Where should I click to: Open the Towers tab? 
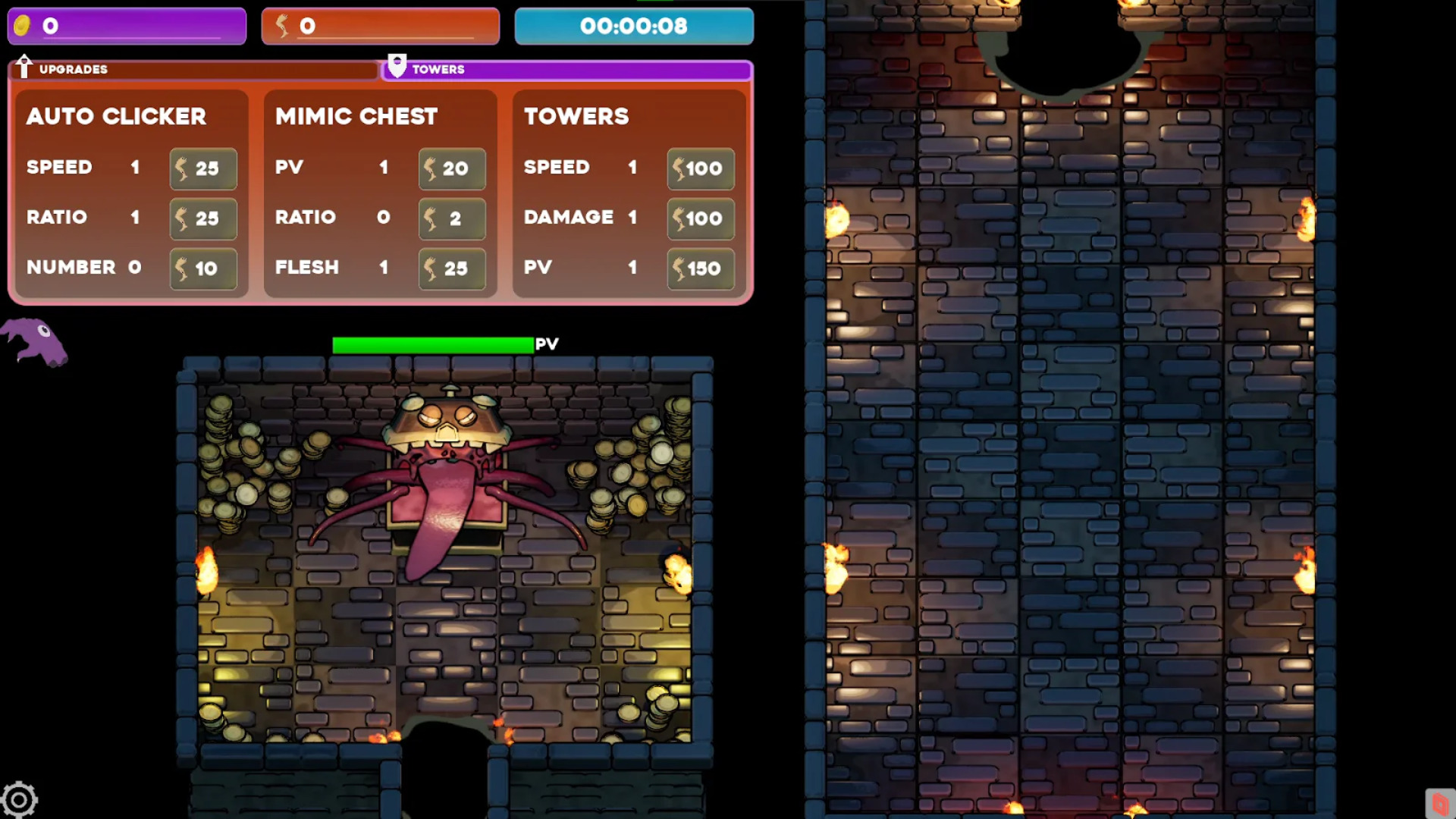pos(567,70)
